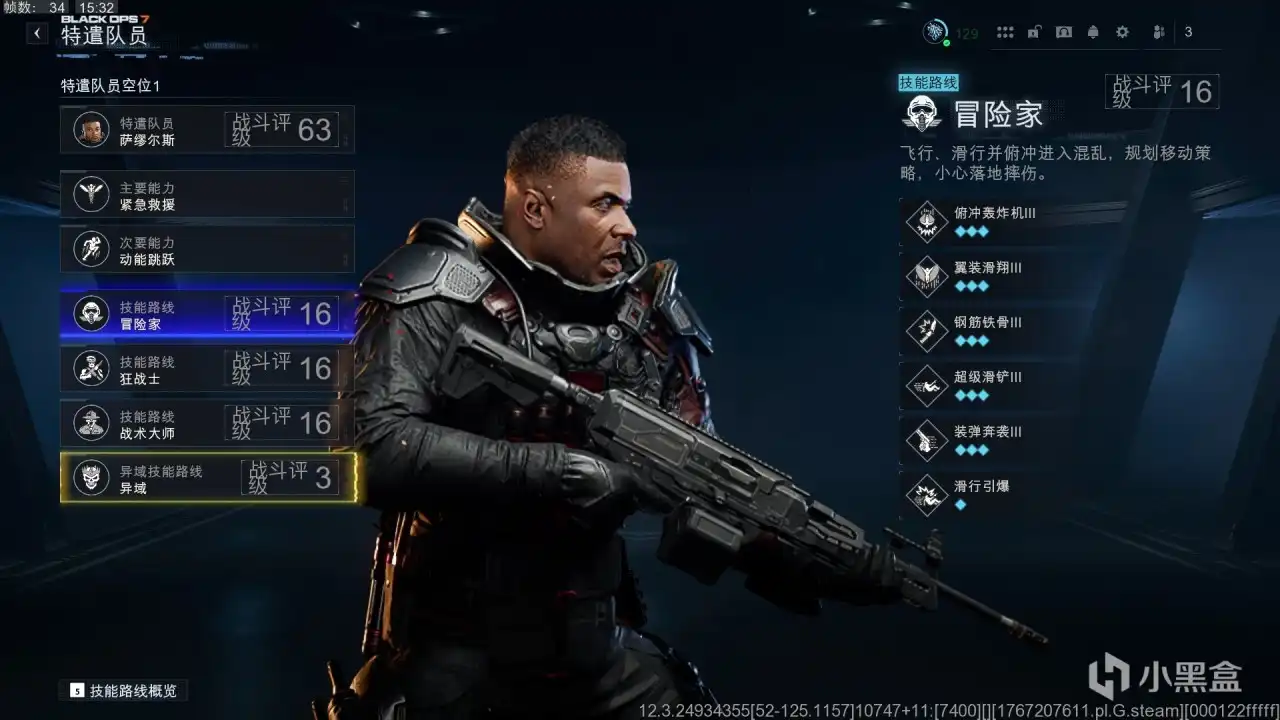View the 俯冲轰炸机III skill

[995, 221]
